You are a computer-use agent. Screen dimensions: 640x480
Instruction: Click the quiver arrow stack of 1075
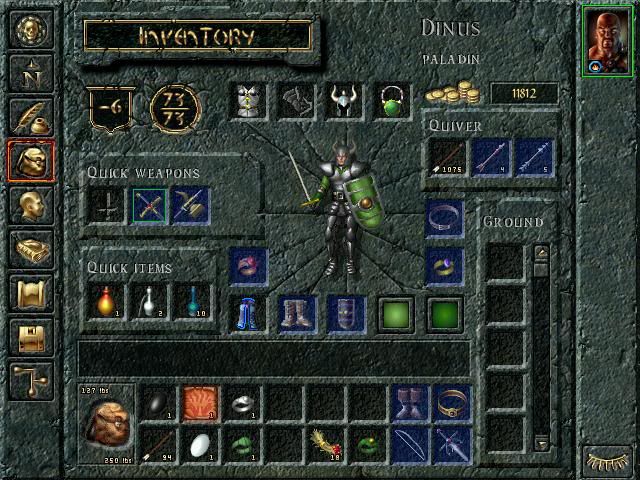(445, 158)
